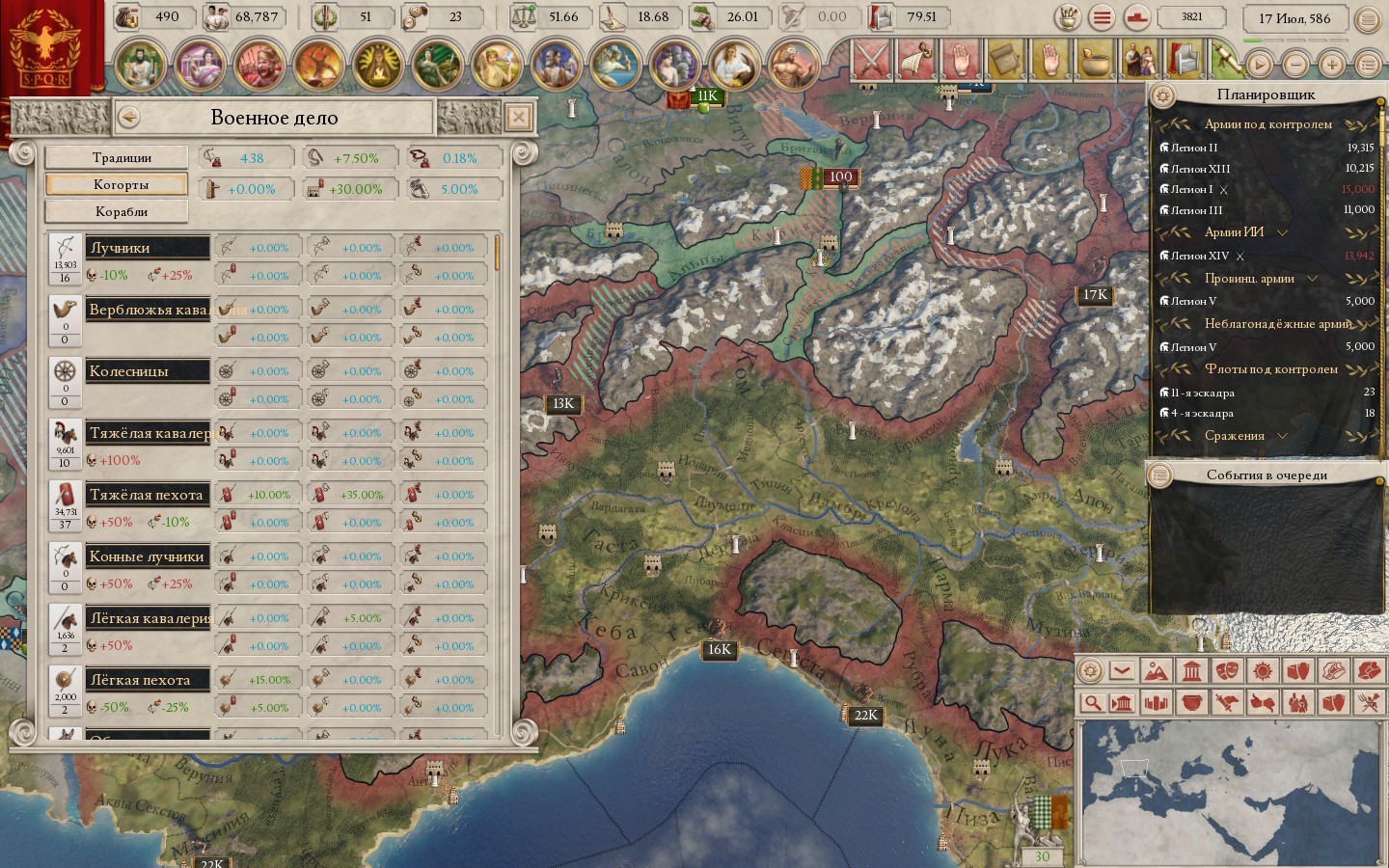This screenshot has width=1389, height=868.
Task: Select the Когорты tab
Action: point(117,184)
